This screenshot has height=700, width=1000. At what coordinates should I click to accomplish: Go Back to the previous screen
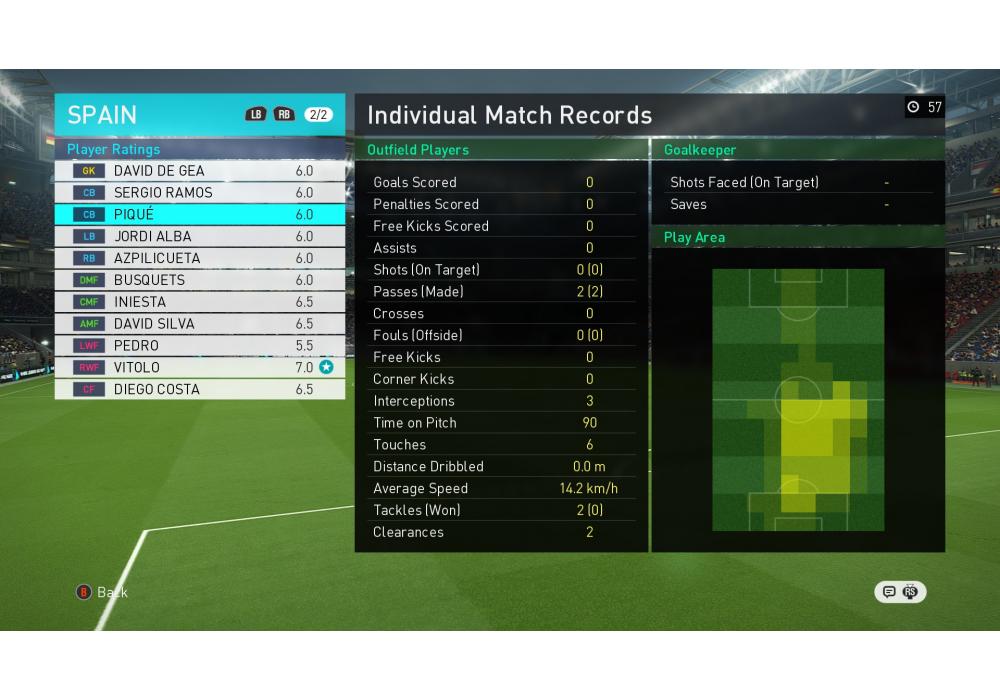pyautogui.click(x=103, y=592)
